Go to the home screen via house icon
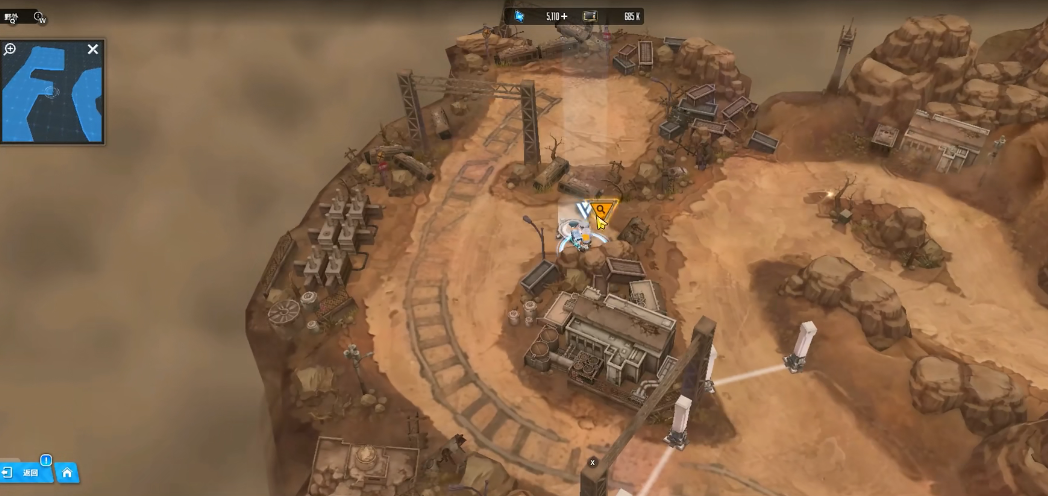This screenshot has height=496, width=1048. click(x=67, y=472)
